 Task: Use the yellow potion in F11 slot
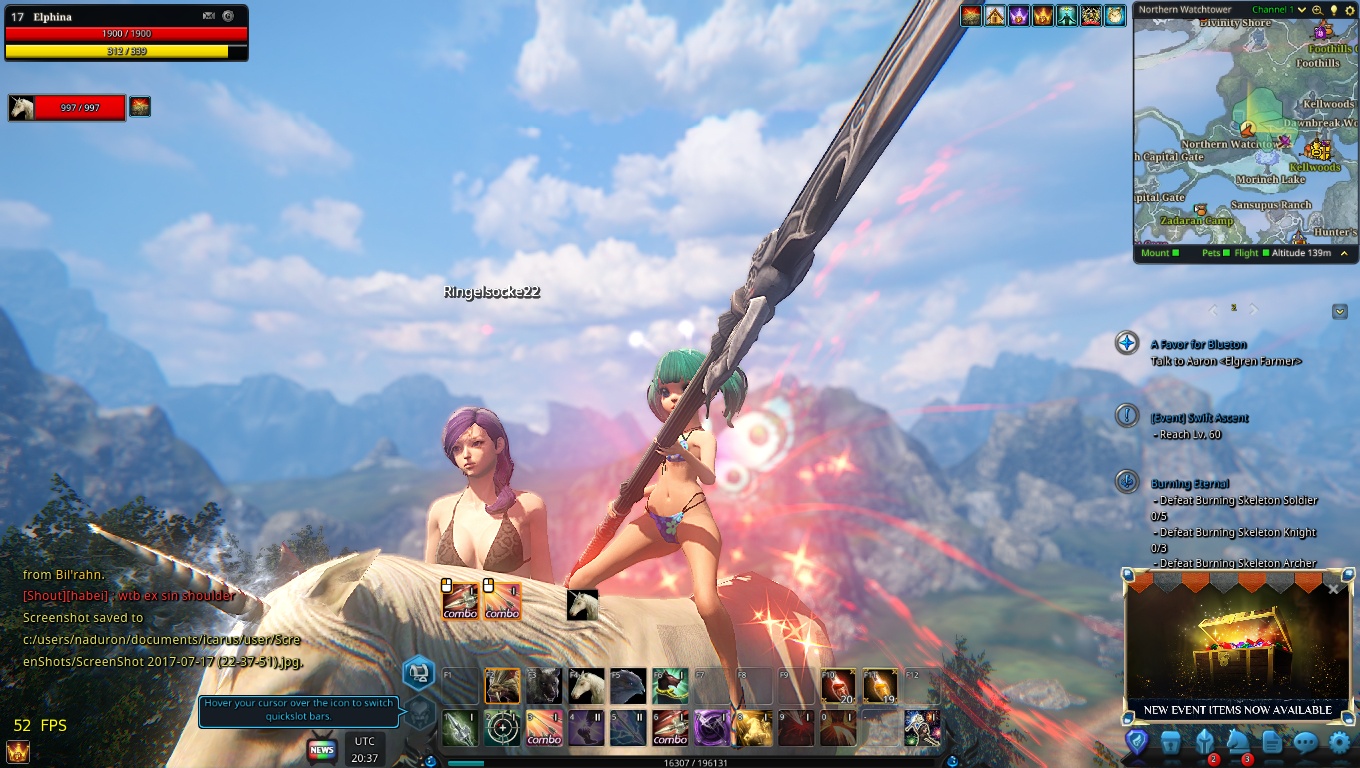pyautogui.click(x=881, y=686)
